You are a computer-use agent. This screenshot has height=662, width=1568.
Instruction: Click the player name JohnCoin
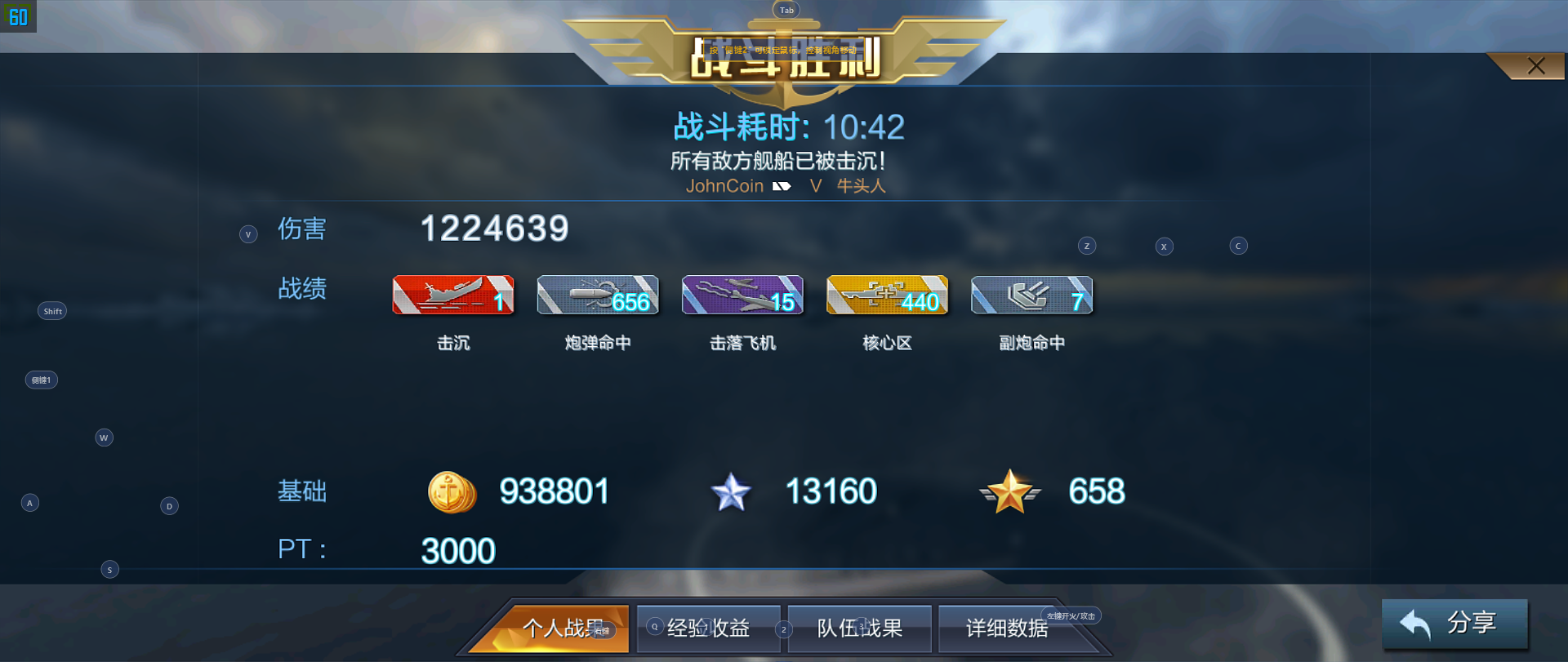click(725, 186)
